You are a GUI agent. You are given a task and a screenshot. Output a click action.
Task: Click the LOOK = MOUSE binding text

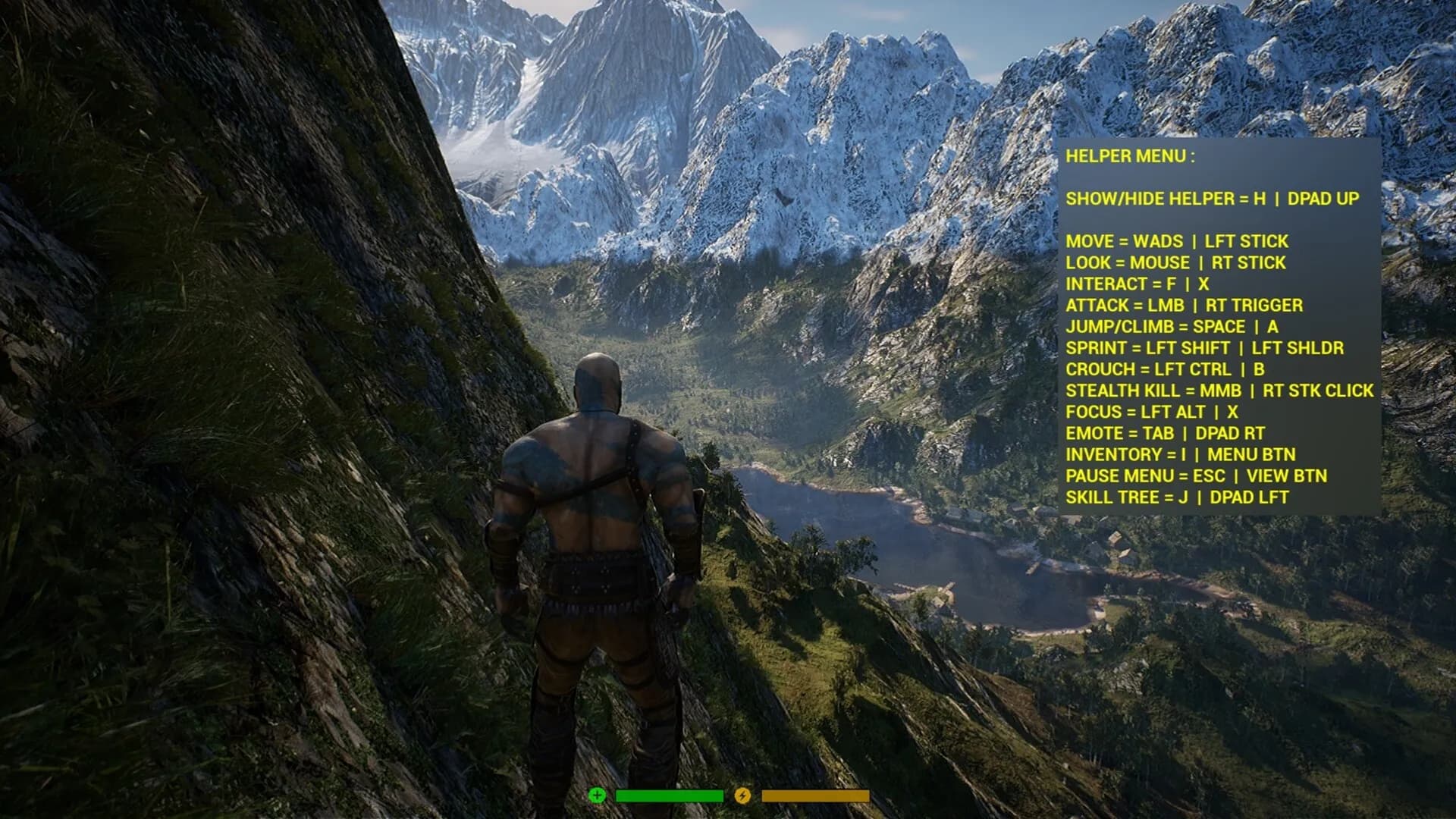[1175, 262]
